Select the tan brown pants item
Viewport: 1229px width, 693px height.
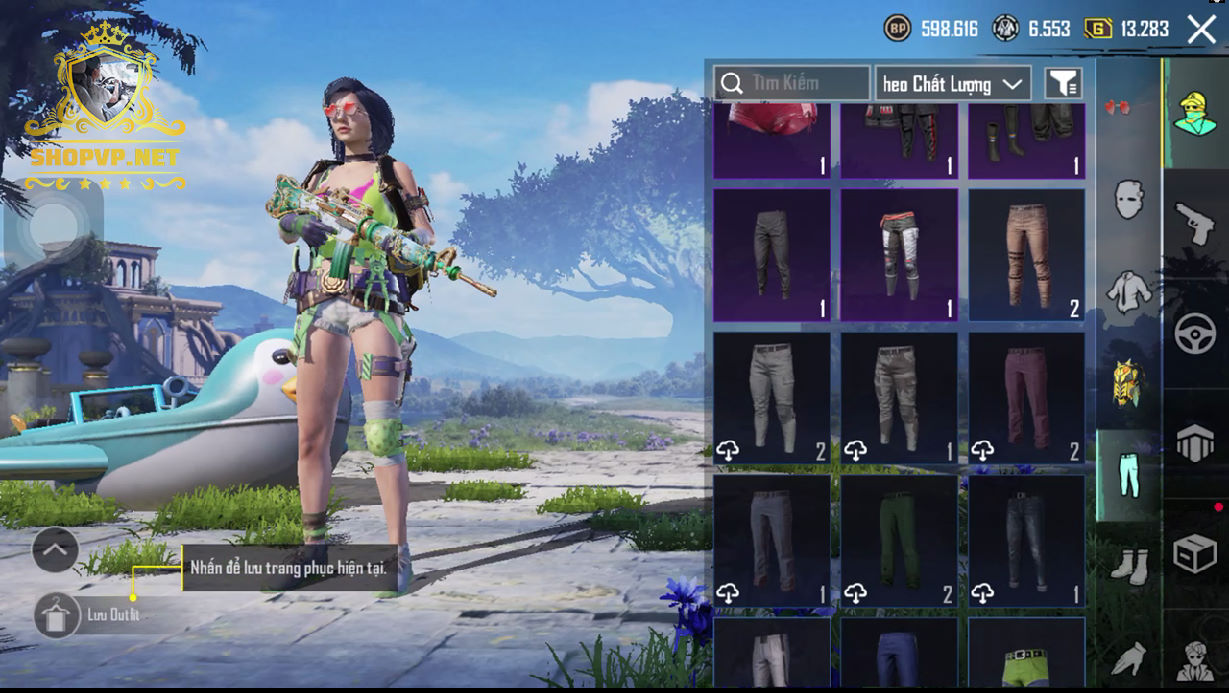pyautogui.click(x=1027, y=255)
